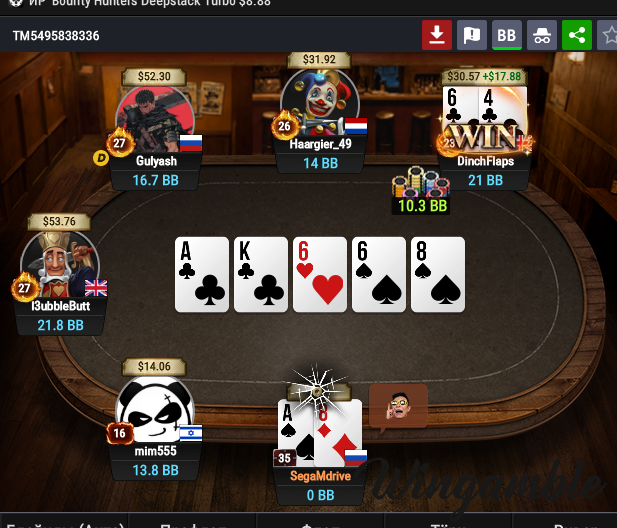Report the hand via the flag icon
Viewport: 617px width, 528px height.
pyautogui.click(x=471, y=36)
